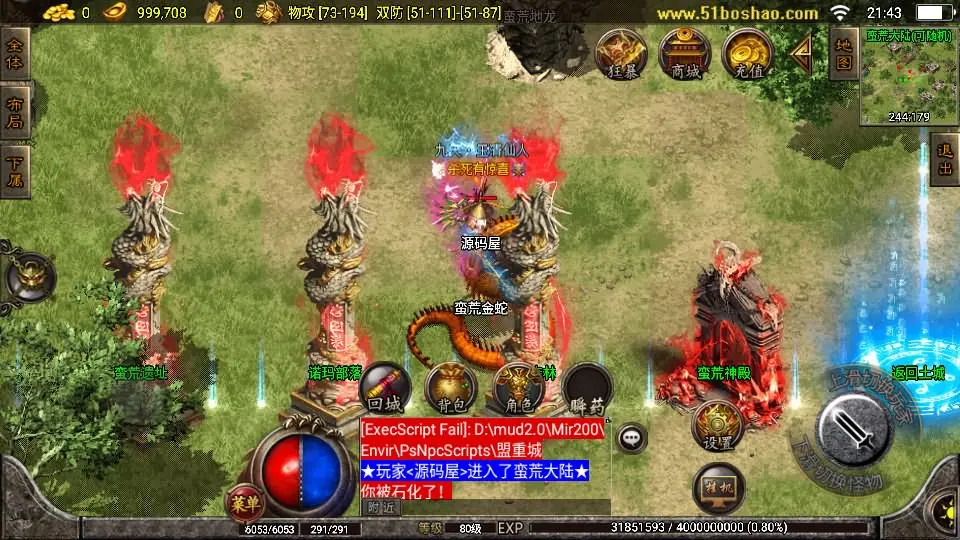Collapse the top icon row with the triangle arrow
960x540 pixels.
click(801, 53)
